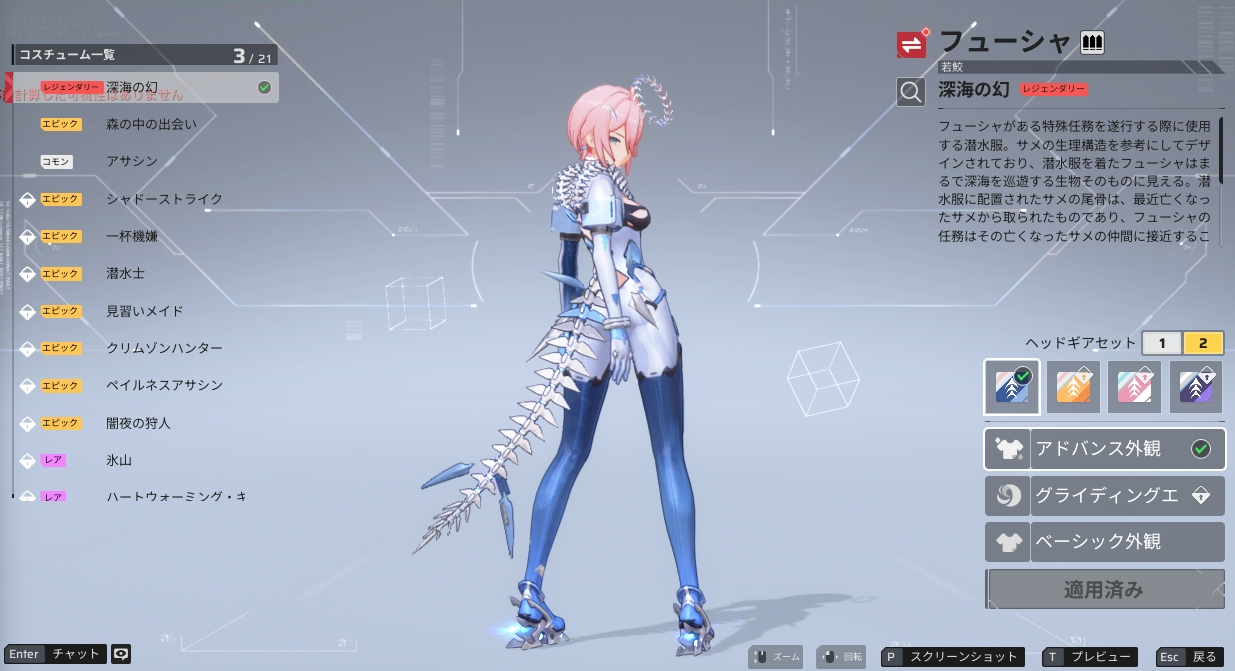The height and width of the screenshot is (671, 1235).
Task: Click the magnifier icon beside 深海の幻
Action: (x=911, y=92)
